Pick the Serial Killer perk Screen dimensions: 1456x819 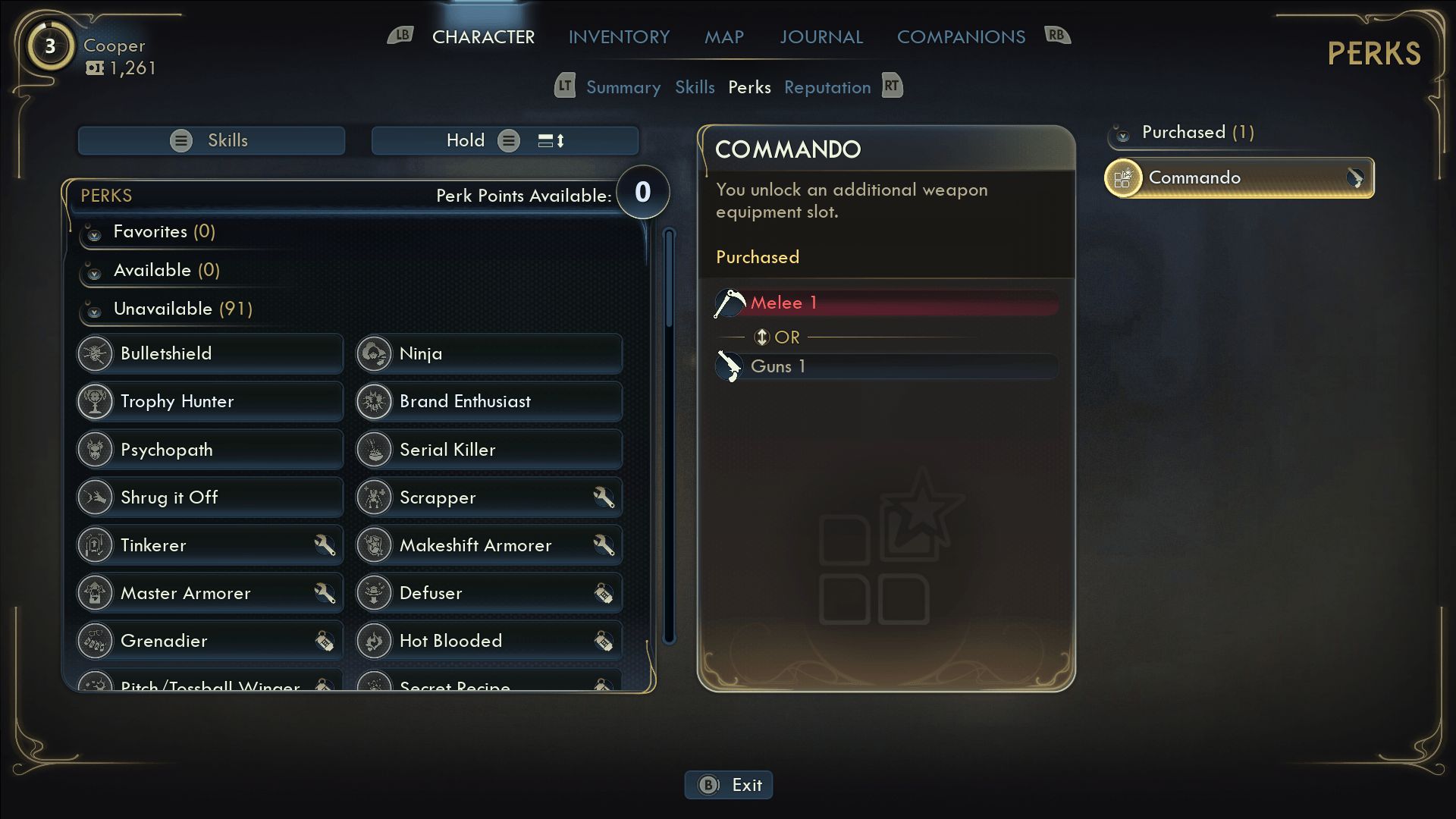(489, 450)
